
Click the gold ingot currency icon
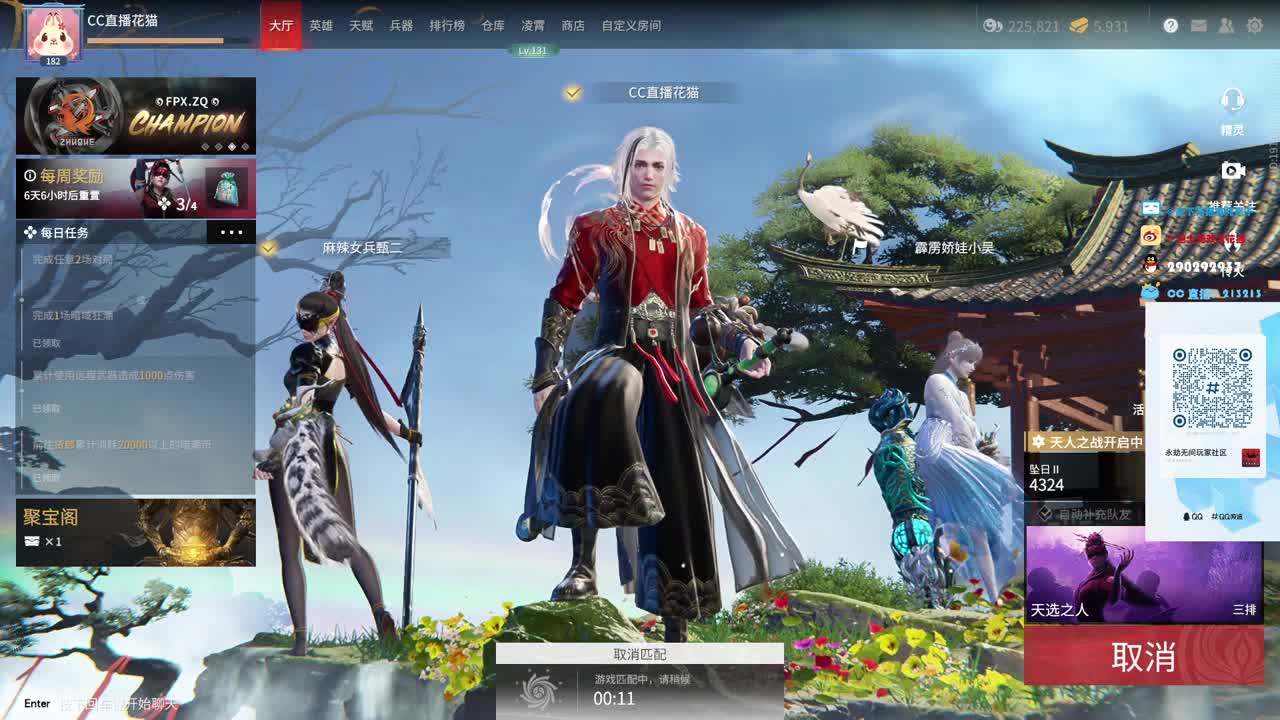(x=1079, y=27)
